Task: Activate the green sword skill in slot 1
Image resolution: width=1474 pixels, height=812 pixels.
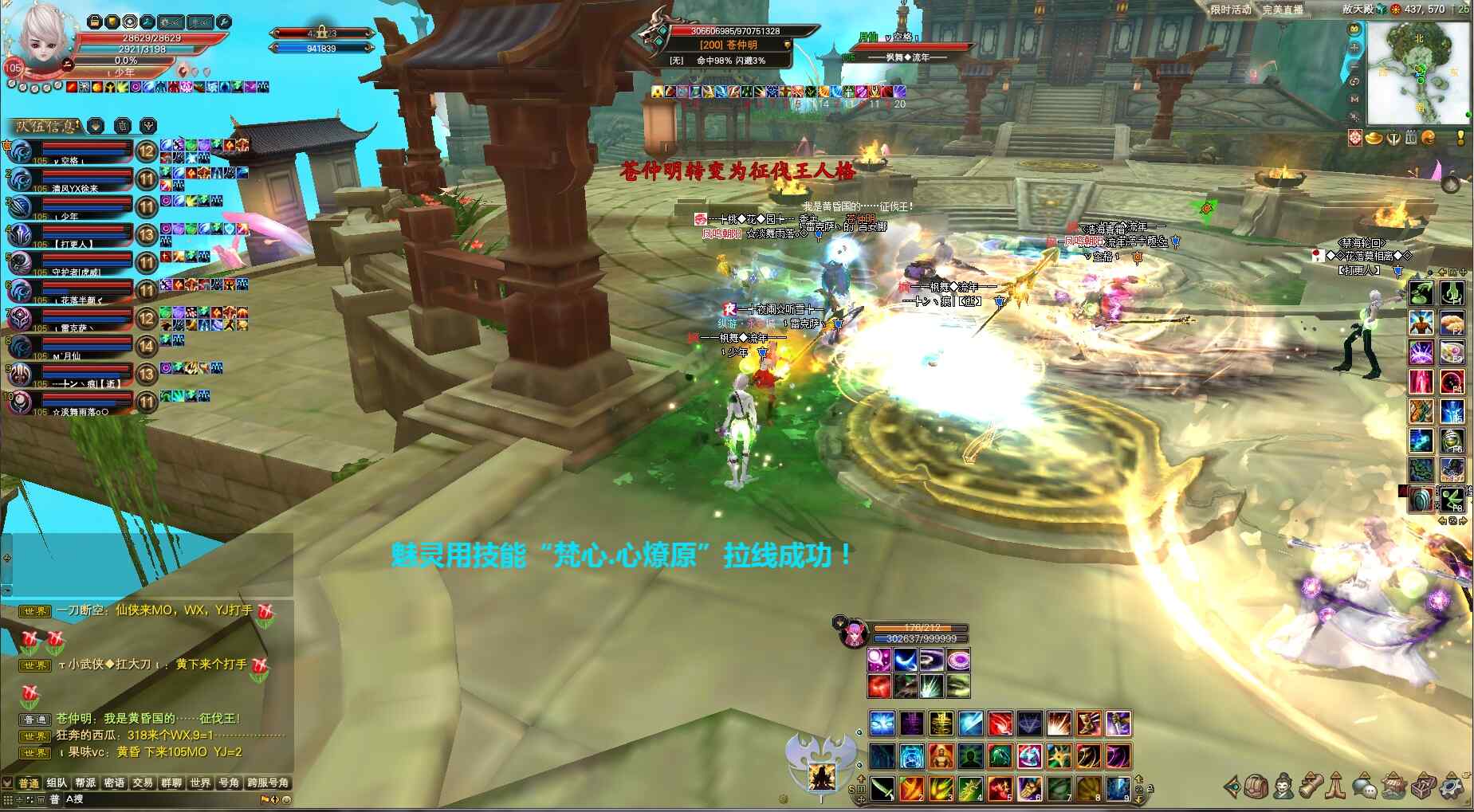Action: coord(882,788)
